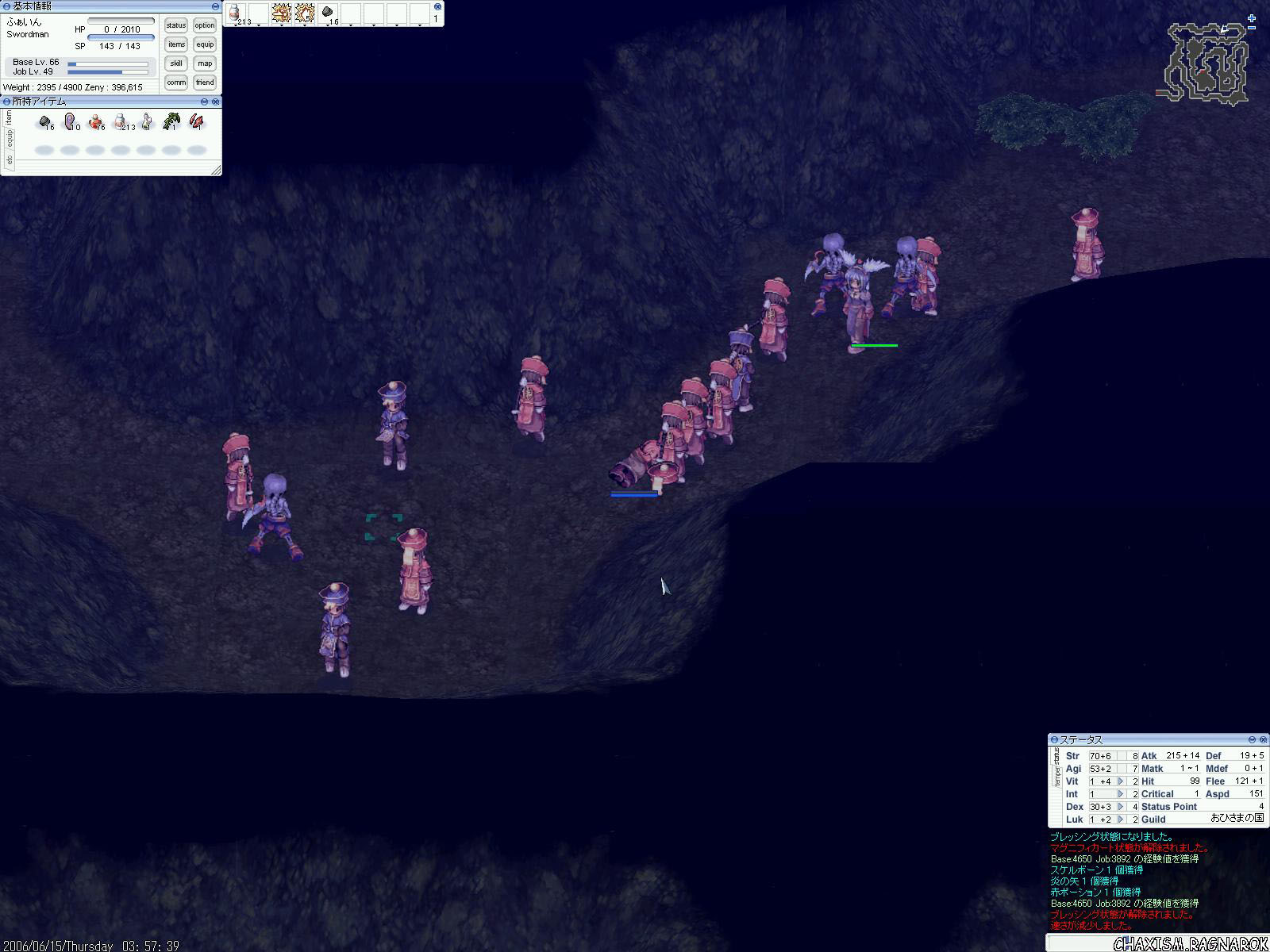Viewport: 1270px width, 952px height.
Task: Open the friend list
Action: coord(205,83)
